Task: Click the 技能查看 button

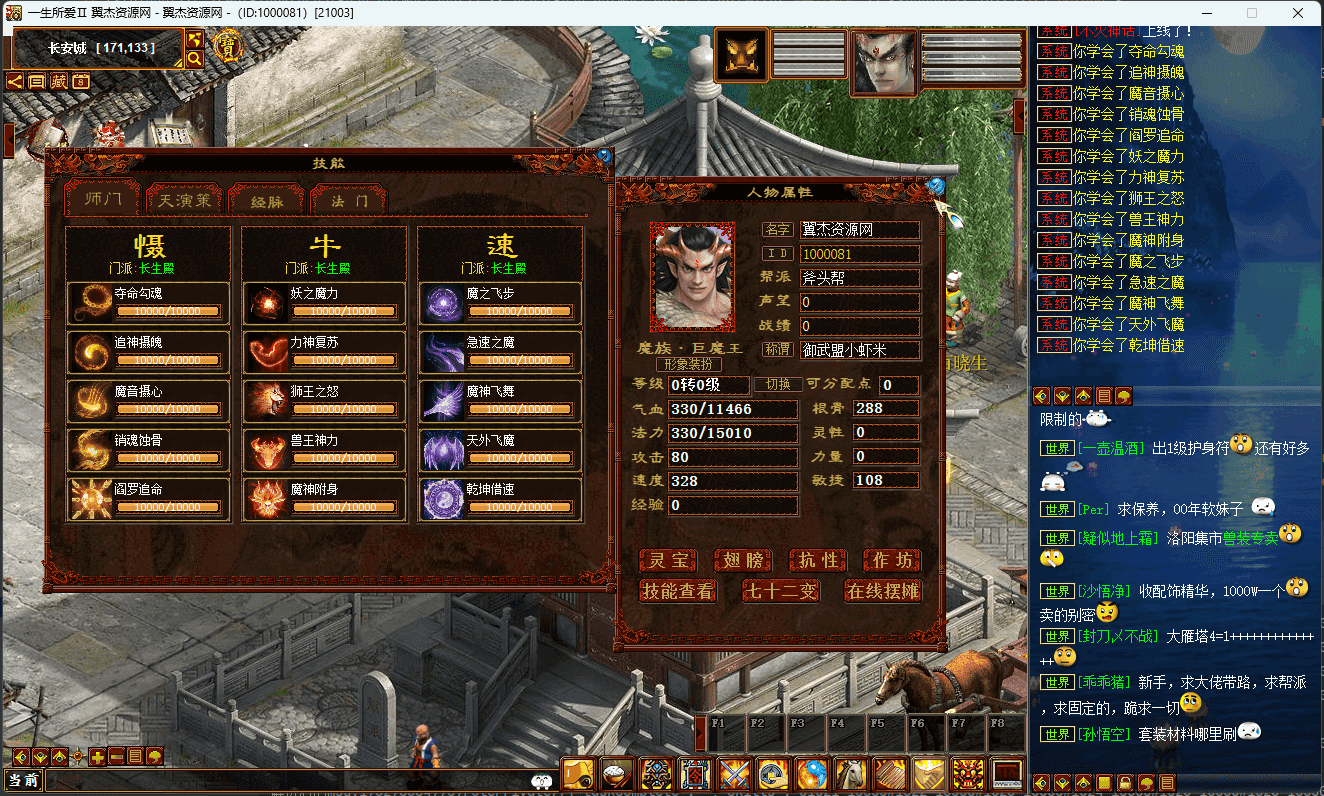Action: (x=679, y=591)
